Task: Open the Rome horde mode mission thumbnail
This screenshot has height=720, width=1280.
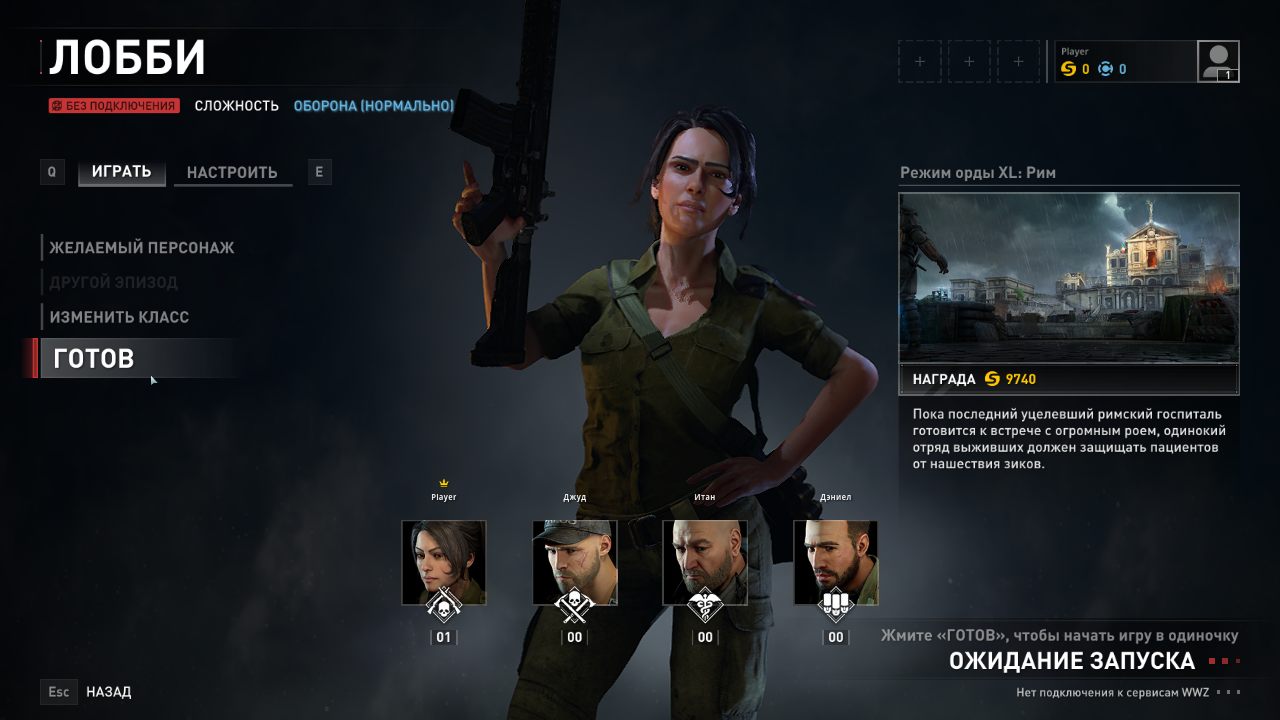Action: [x=1068, y=277]
